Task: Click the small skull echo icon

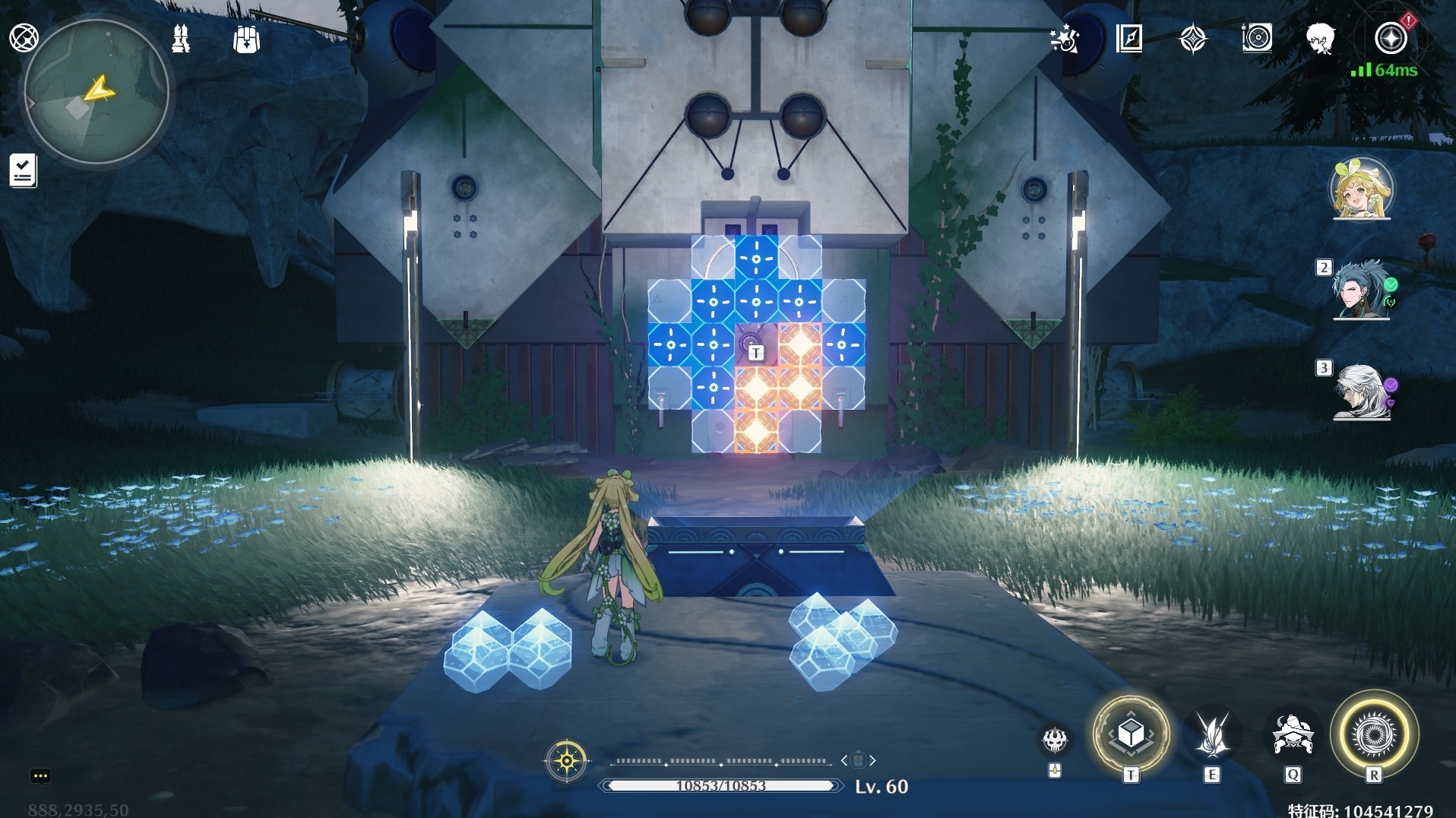Action: pyautogui.click(x=1055, y=739)
